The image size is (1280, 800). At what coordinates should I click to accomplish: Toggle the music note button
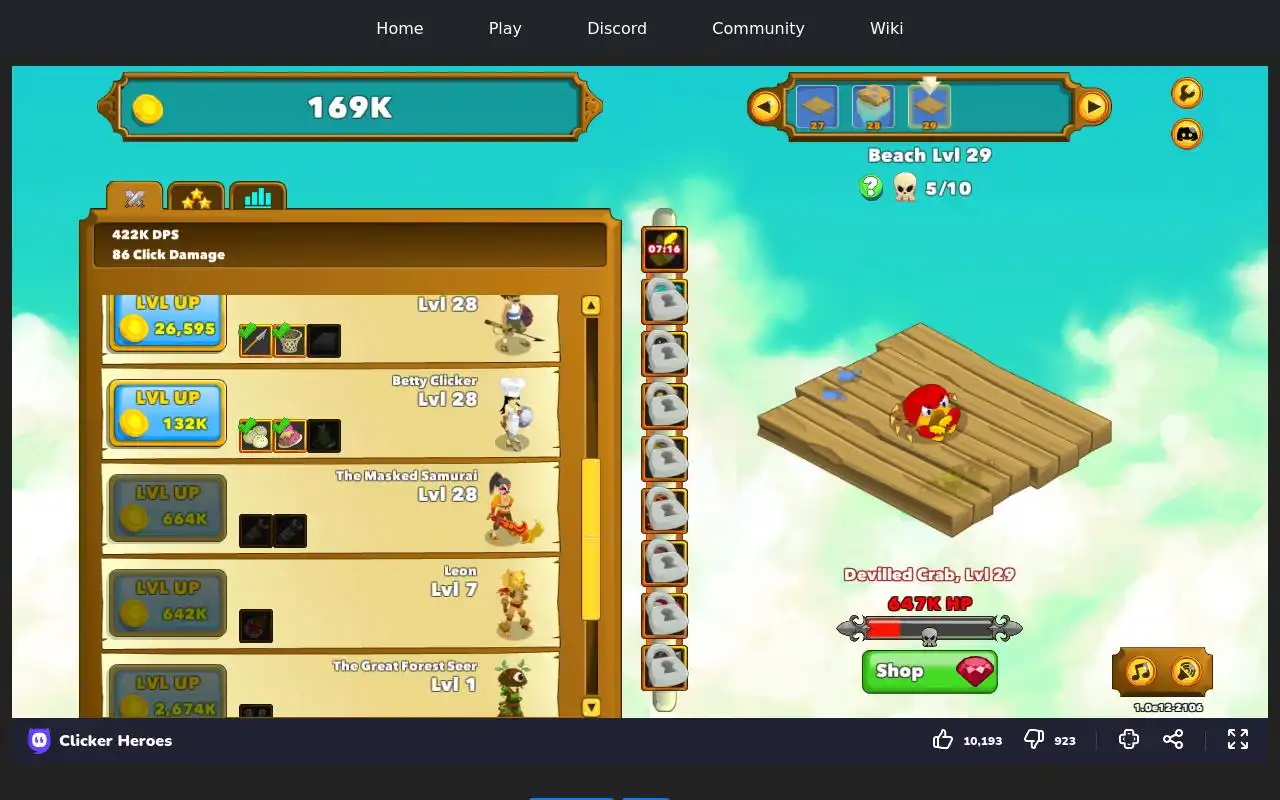click(1140, 671)
